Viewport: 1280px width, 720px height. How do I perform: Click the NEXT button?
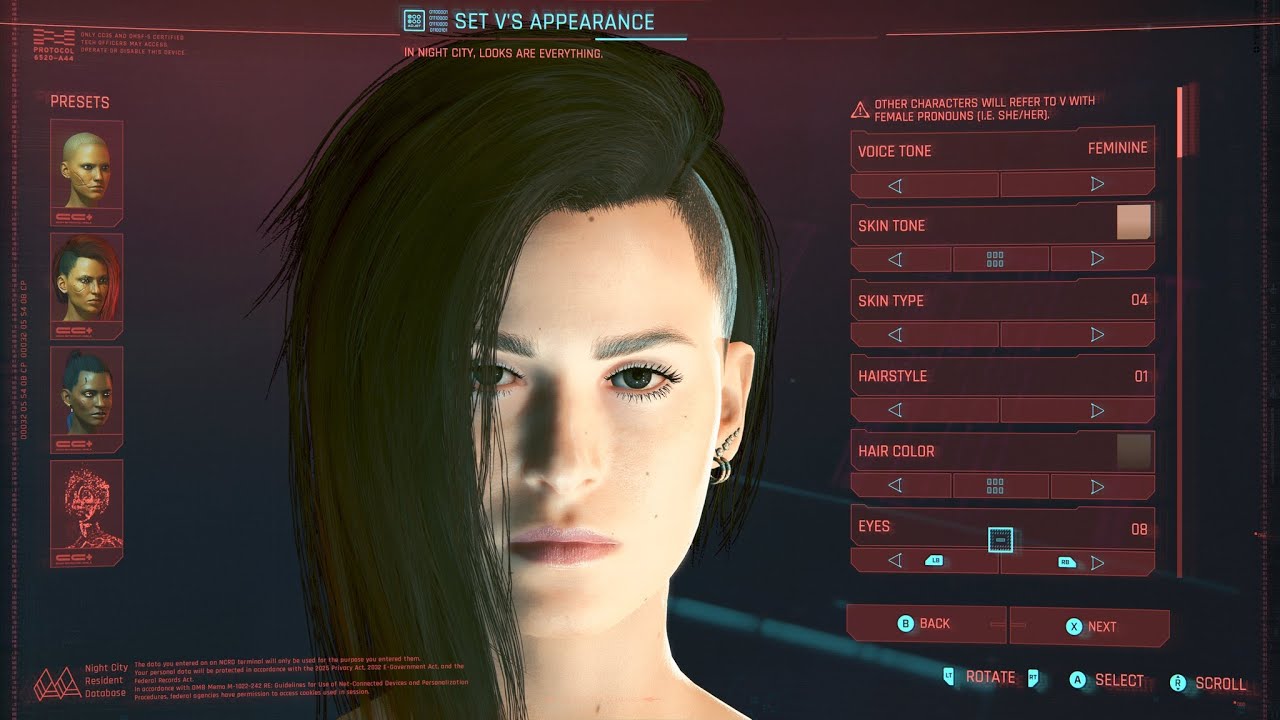pos(1090,624)
